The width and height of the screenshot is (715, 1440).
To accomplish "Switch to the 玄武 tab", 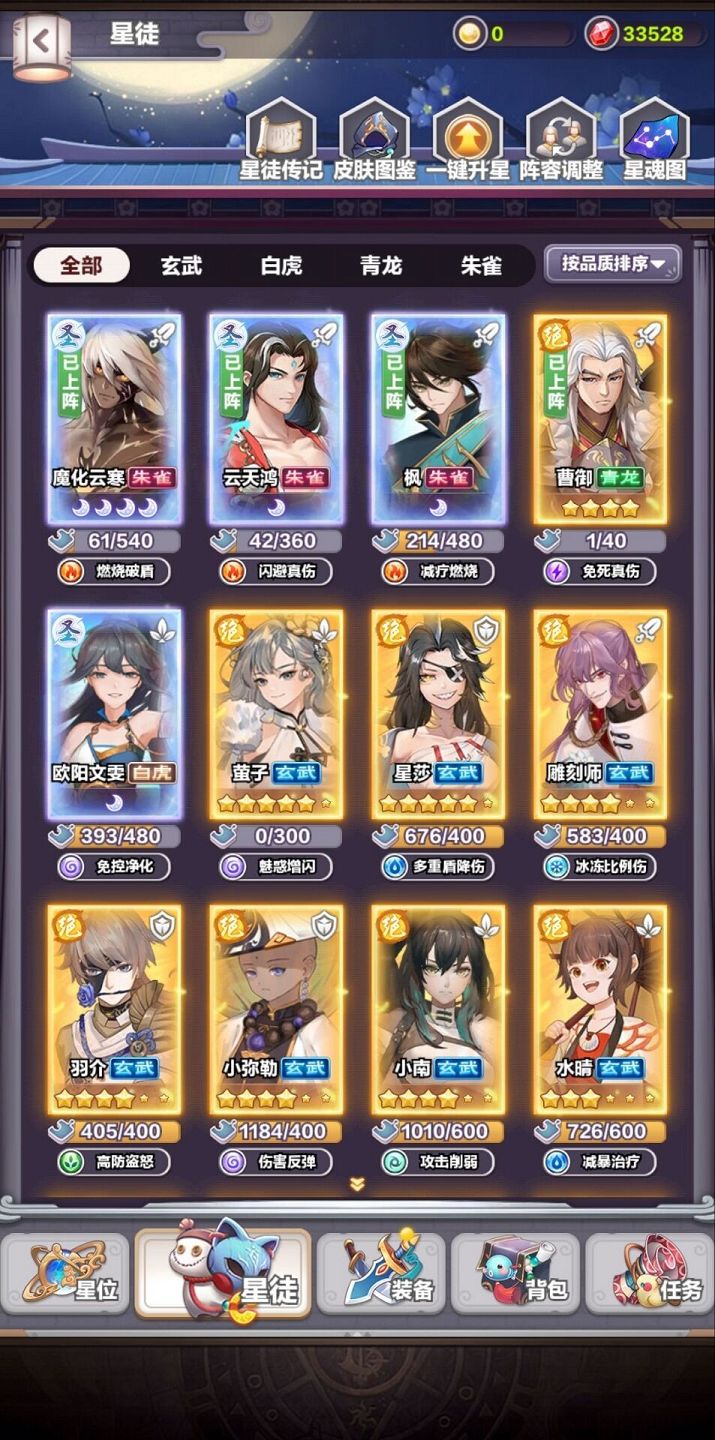I will tap(181, 266).
